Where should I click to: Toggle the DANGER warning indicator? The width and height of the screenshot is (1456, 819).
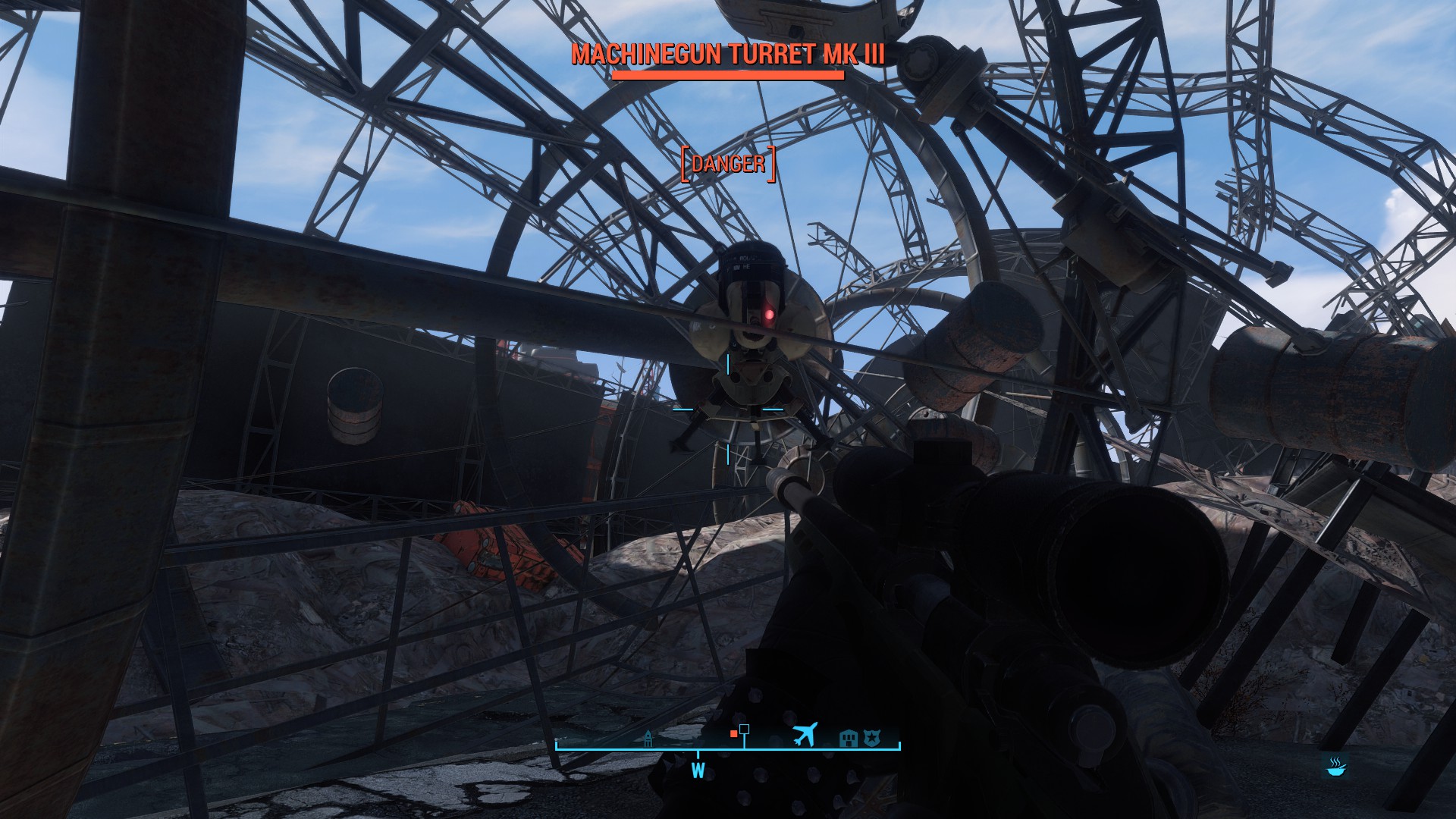730,162
